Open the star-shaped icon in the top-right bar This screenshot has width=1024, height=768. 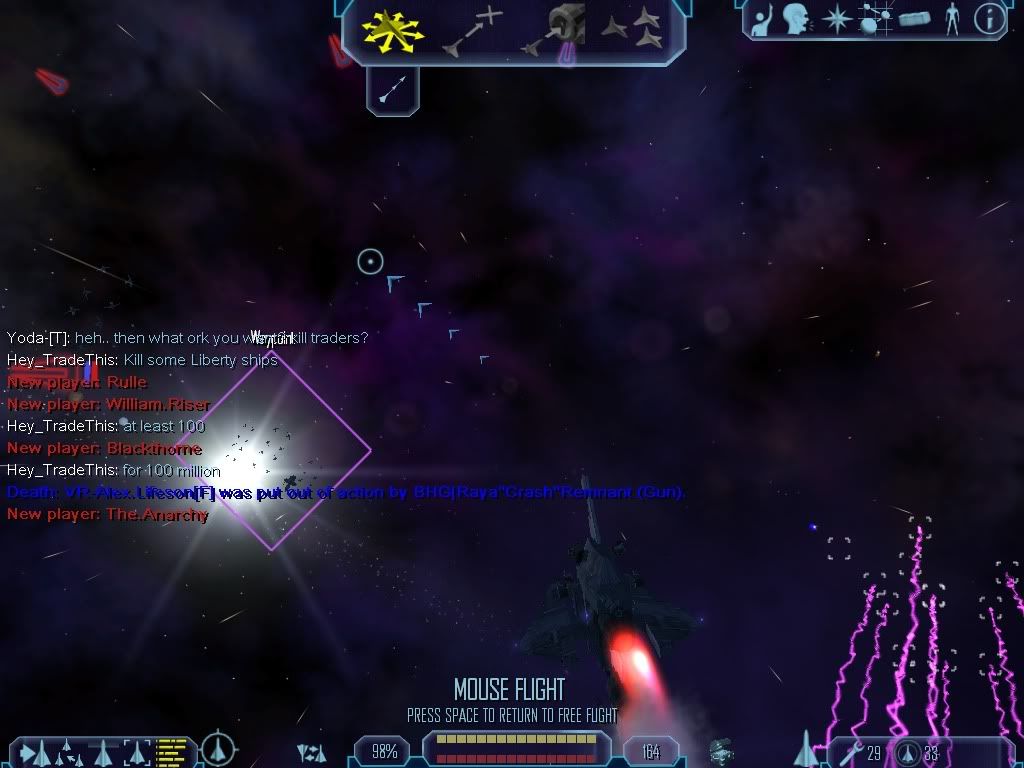836,18
